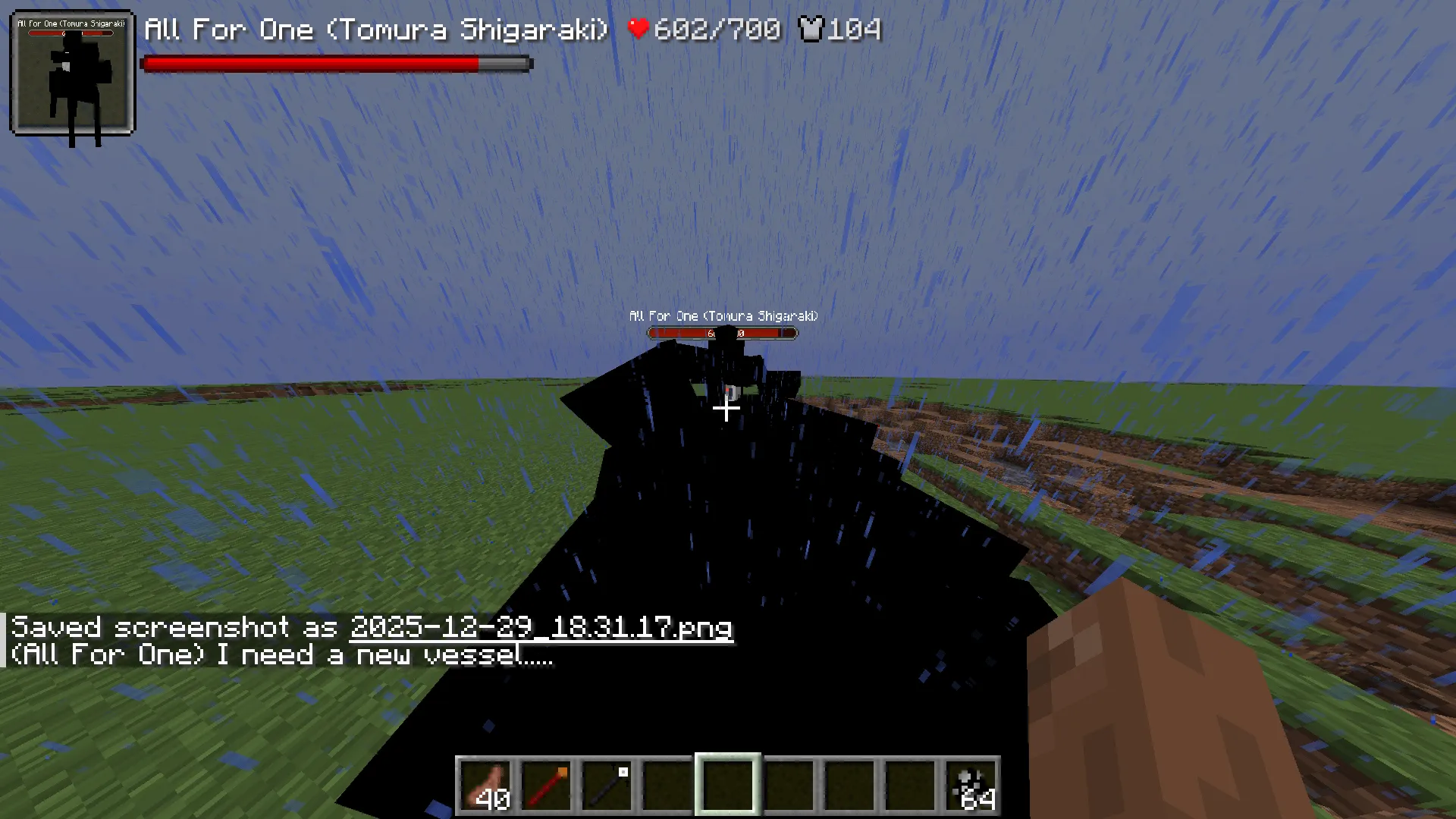
Task: Click the large red boss health bar
Action: 336,64
